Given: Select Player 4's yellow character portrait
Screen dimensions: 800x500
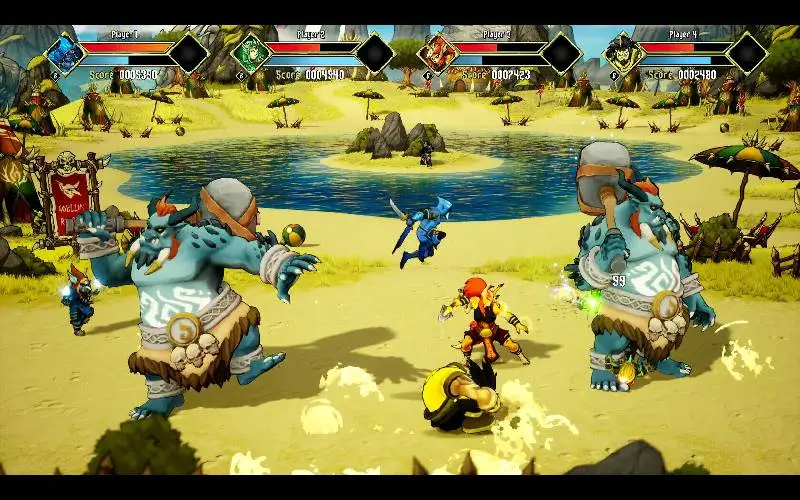Looking at the screenshot, I should click(x=622, y=54).
